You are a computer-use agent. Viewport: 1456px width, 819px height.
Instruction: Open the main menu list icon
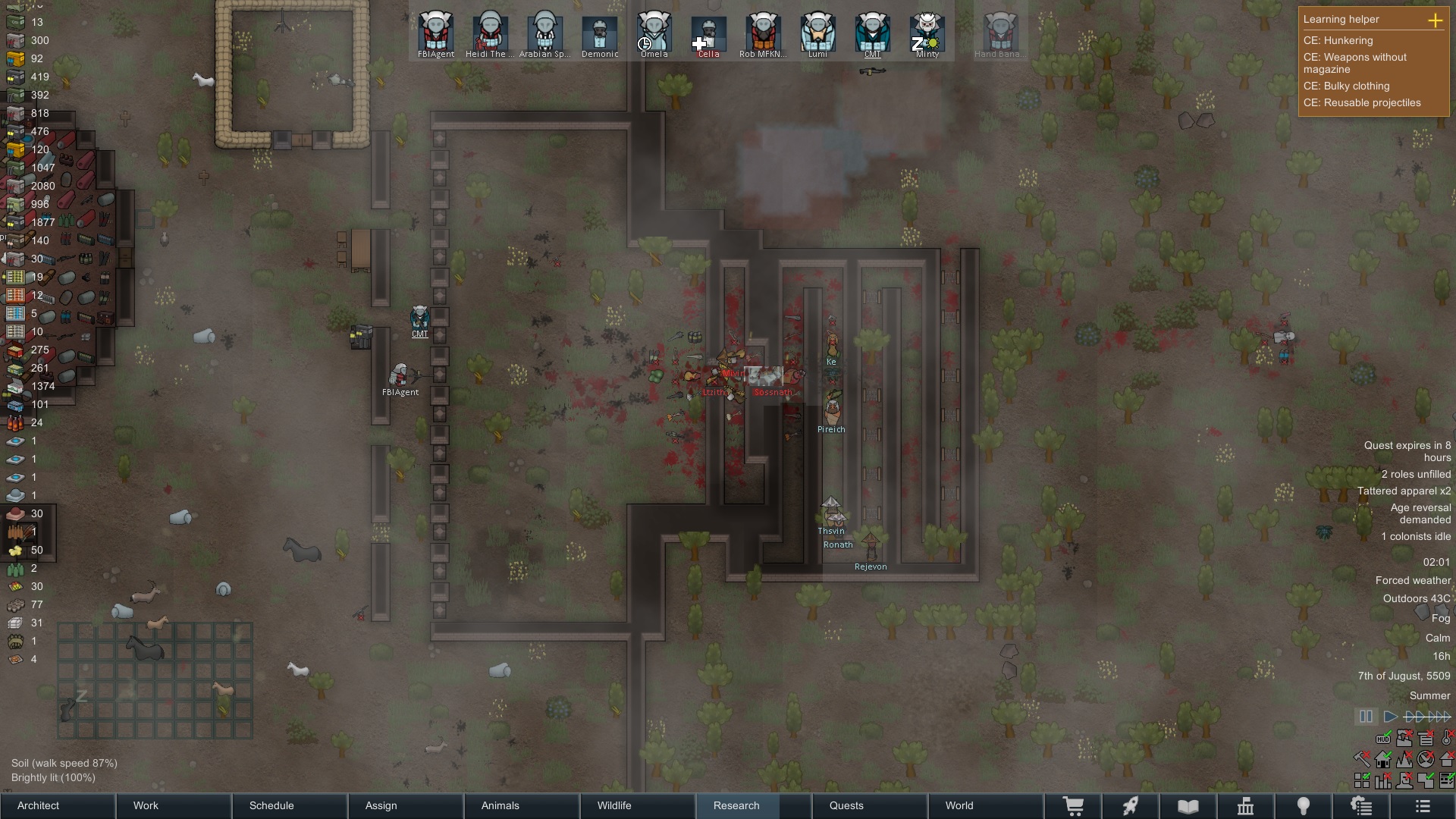click(x=1423, y=805)
